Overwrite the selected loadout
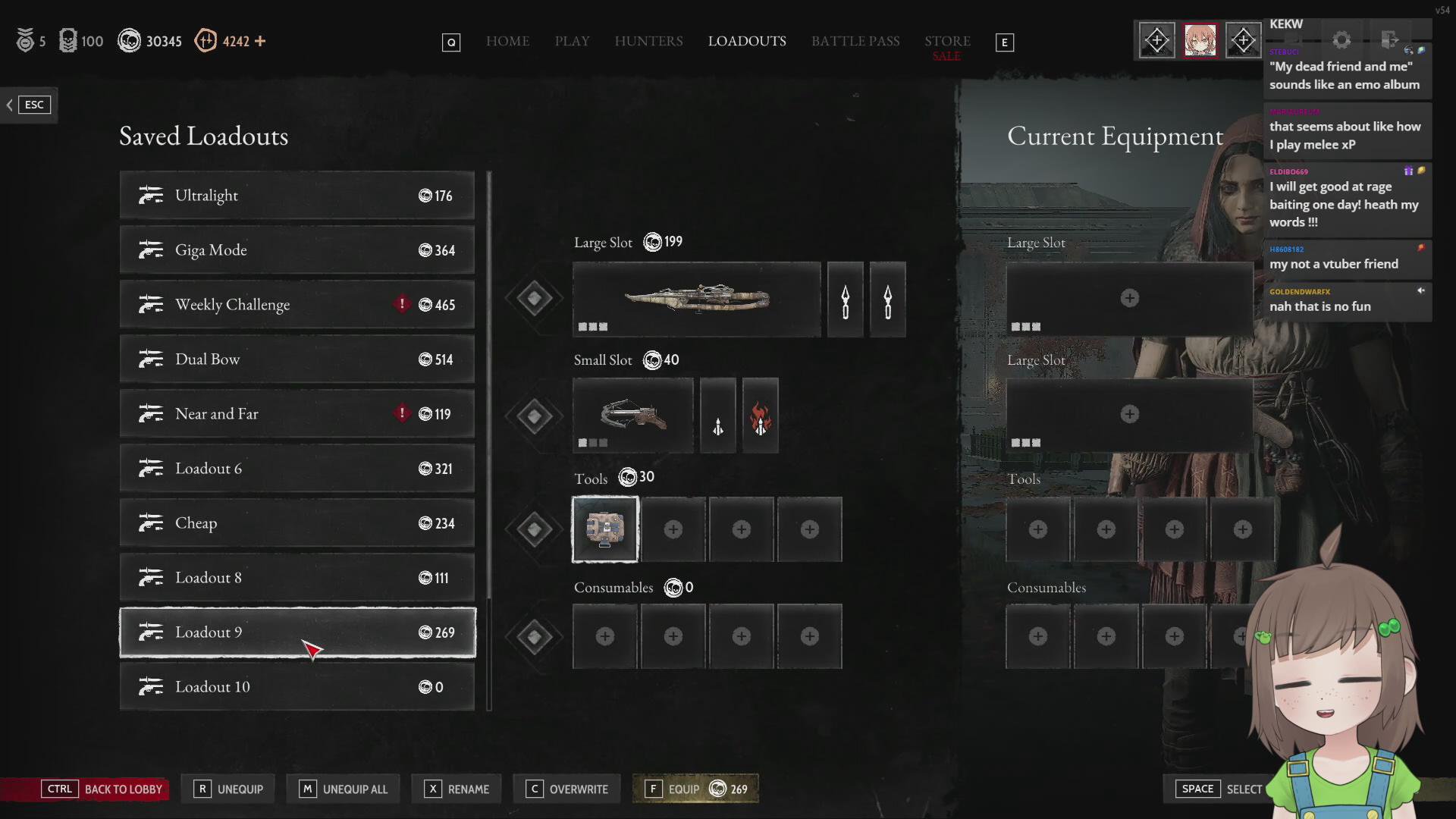Screen dimensions: 1456x819 [x=567, y=789]
